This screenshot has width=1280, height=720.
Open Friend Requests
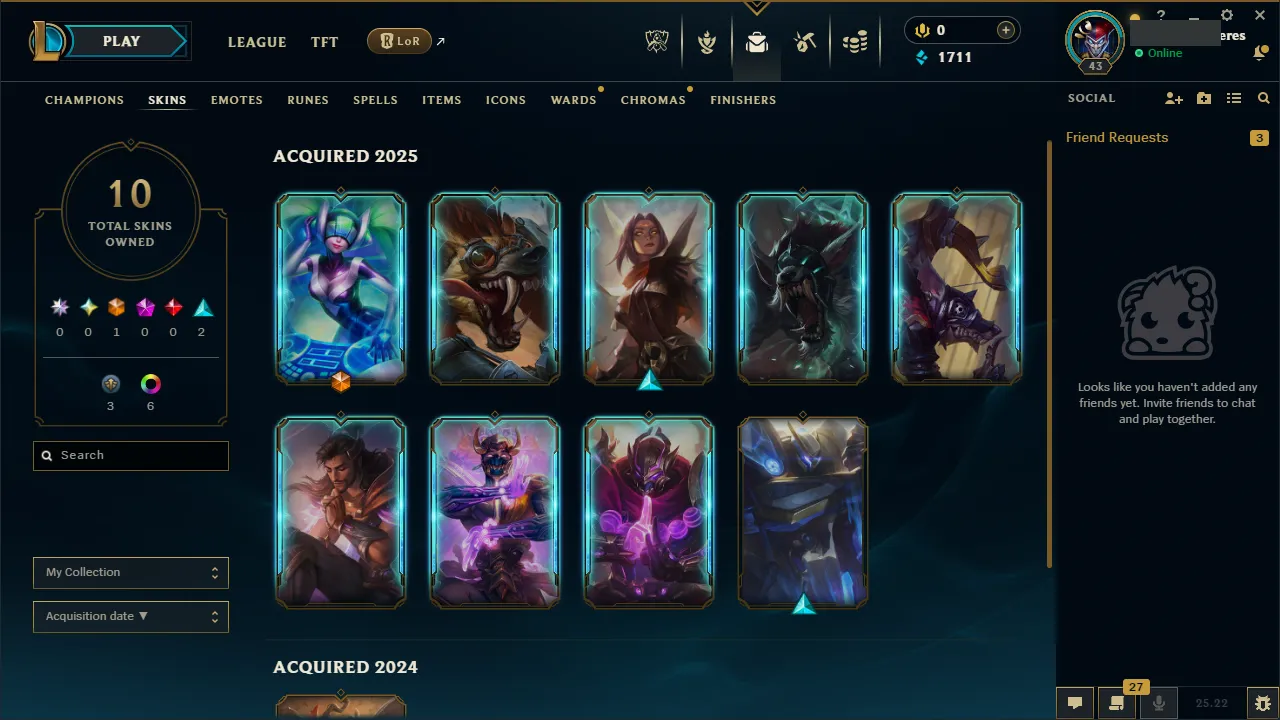(x=1117, y=137)
